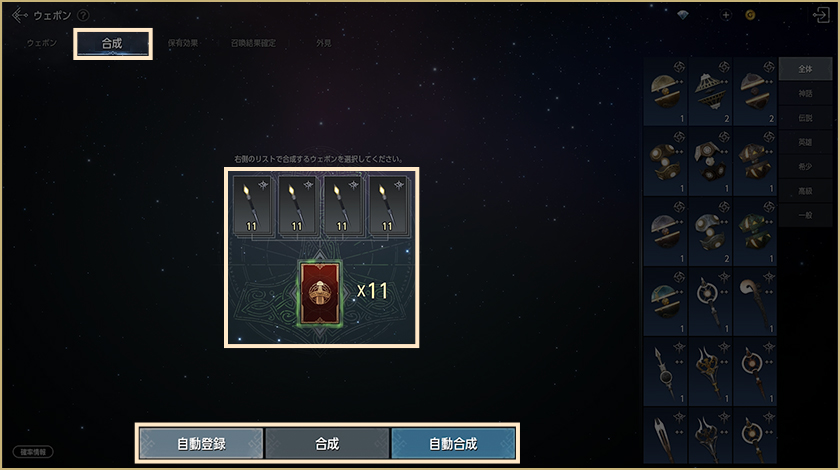Exit via the door icon

pyautogui.click(x=822, y=16)
